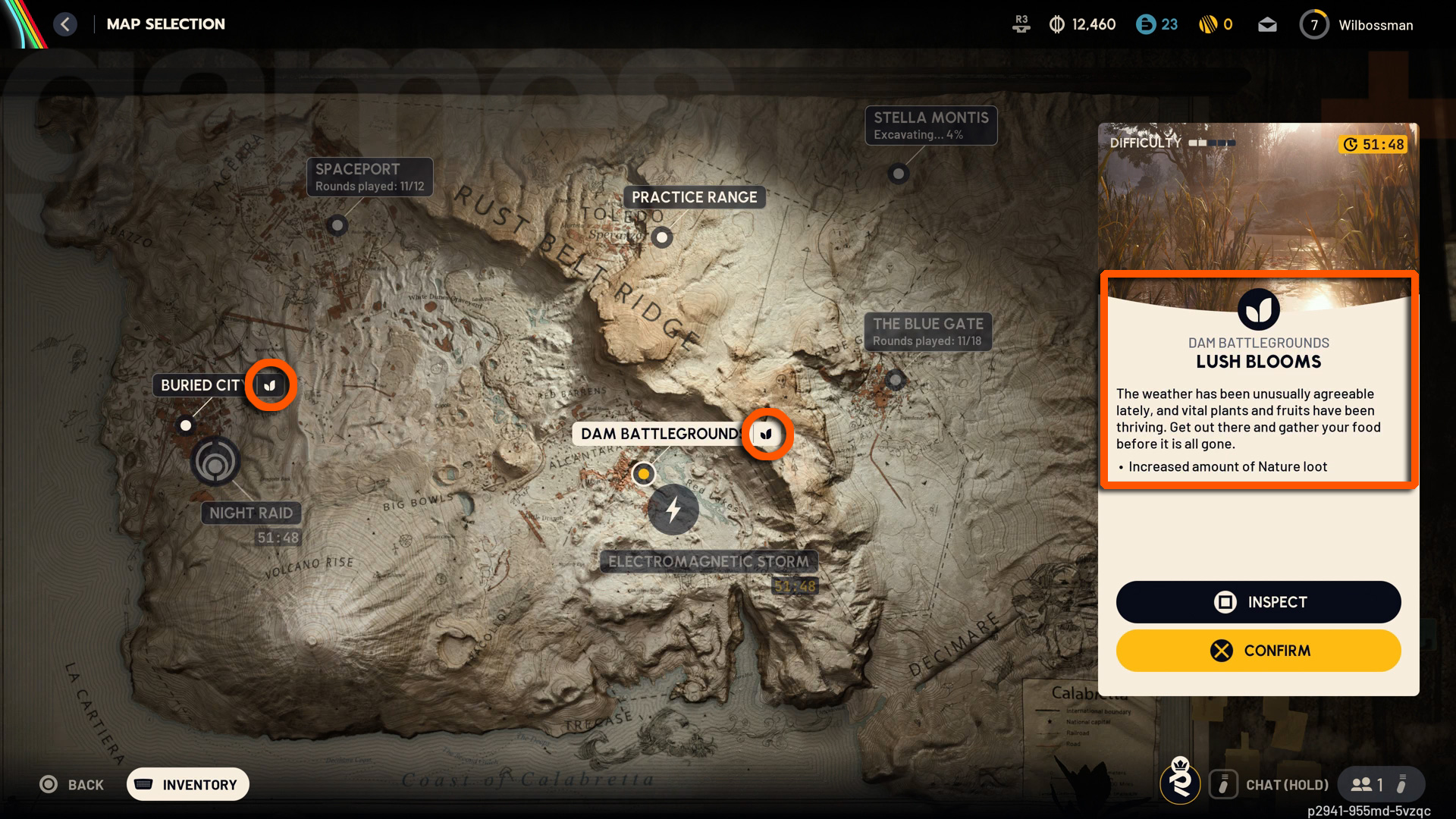Screen dimensions: 1456x819
Task: Click the Electromagnetic Storm lightning icon
Action: 673,510
